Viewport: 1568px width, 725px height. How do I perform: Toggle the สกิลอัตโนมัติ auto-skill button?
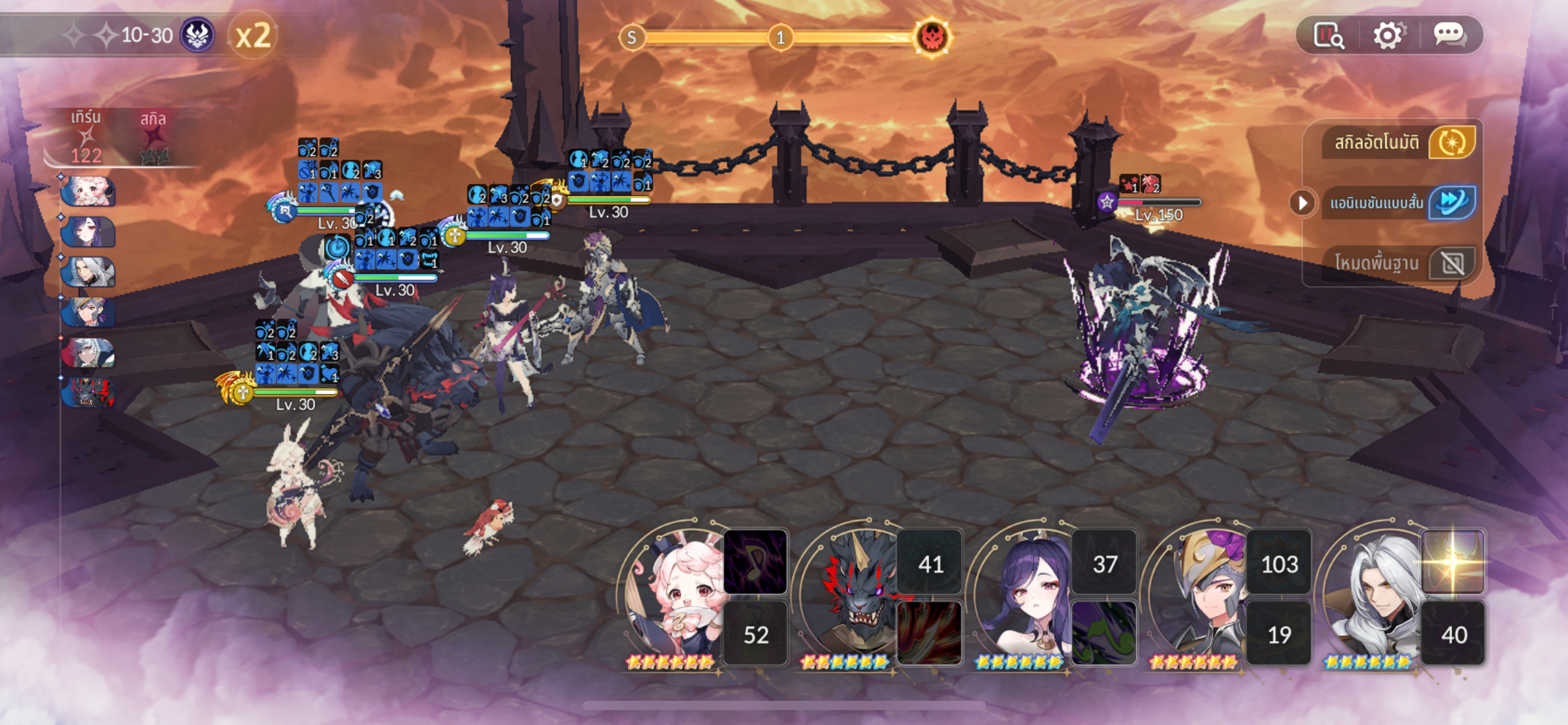(1452, 143)
